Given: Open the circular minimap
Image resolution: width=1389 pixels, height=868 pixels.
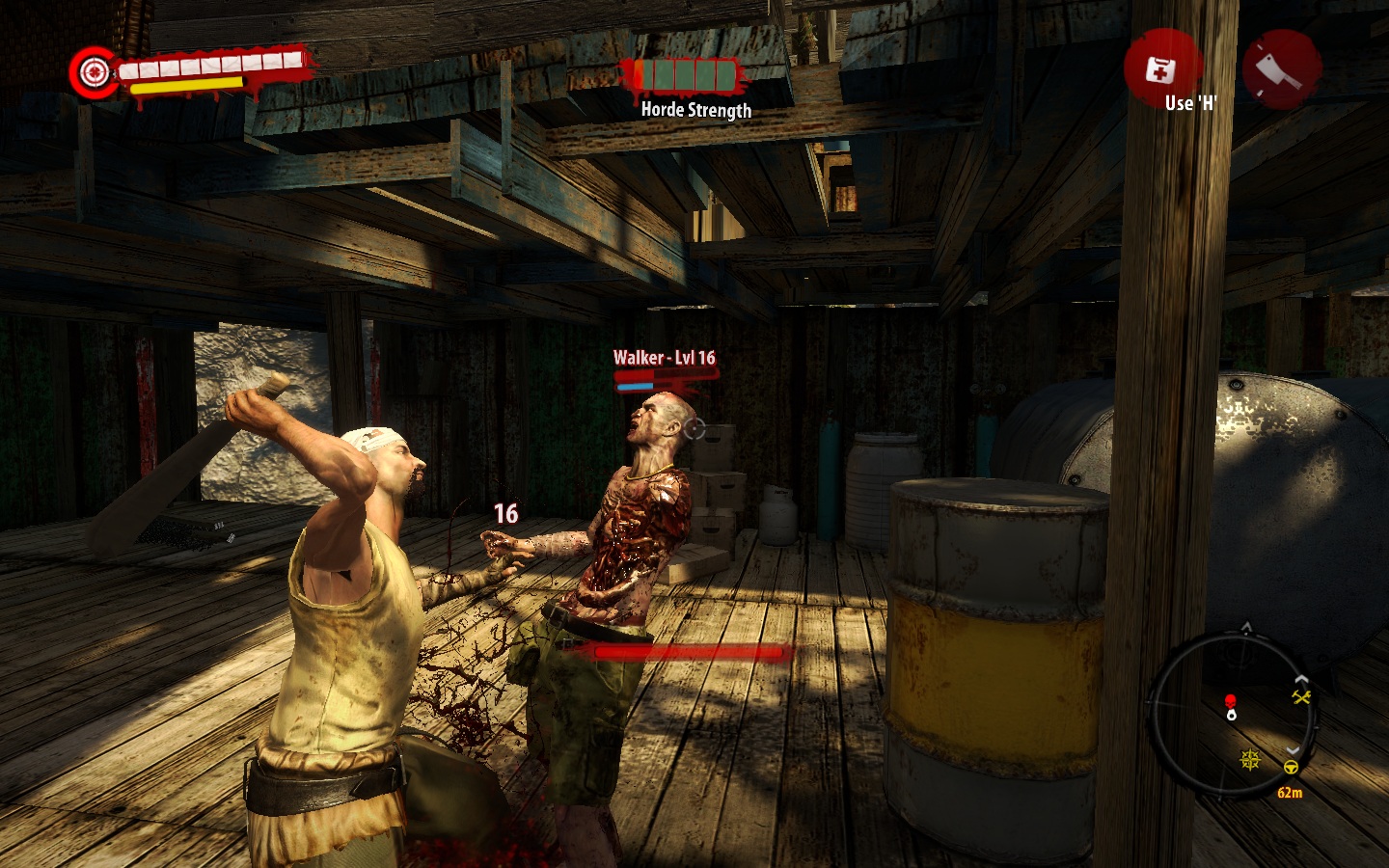Looking at the screenshot, I should click(1233, 714).
